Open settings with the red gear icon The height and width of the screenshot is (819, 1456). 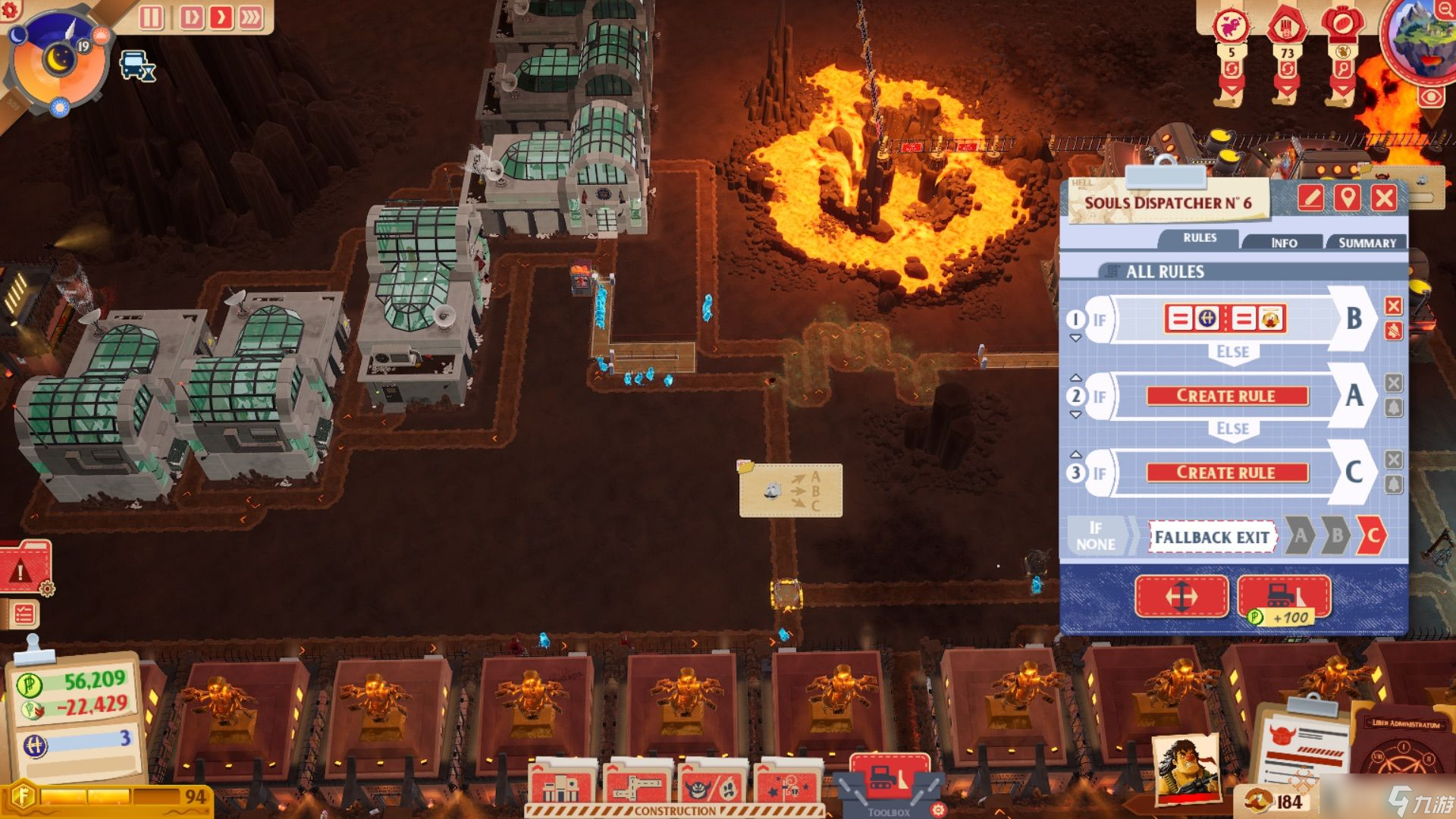[11, 9]
